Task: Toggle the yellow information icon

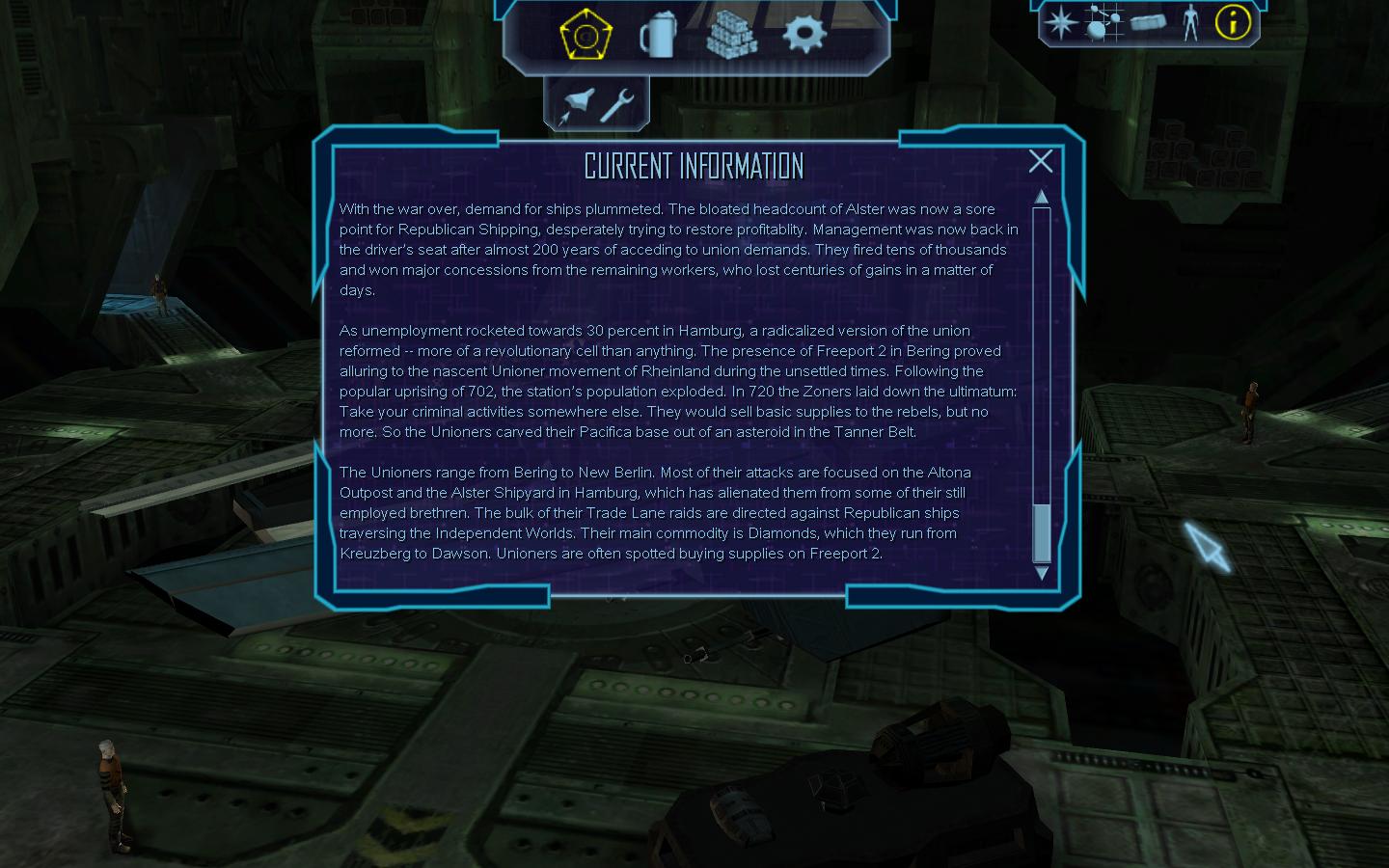Action: point(1233,22)
